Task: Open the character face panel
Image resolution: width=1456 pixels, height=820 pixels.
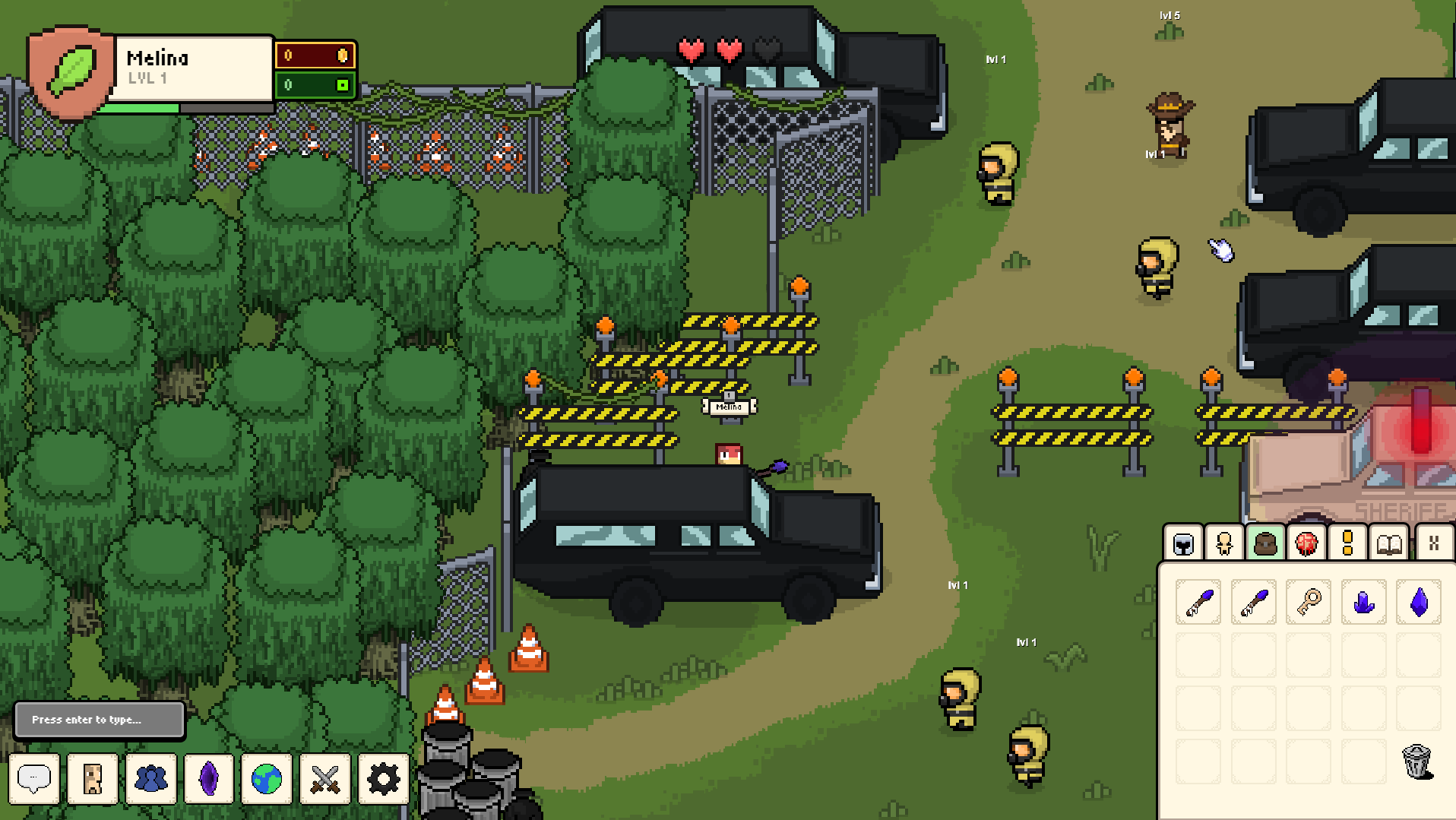Action: click(93, 778)
